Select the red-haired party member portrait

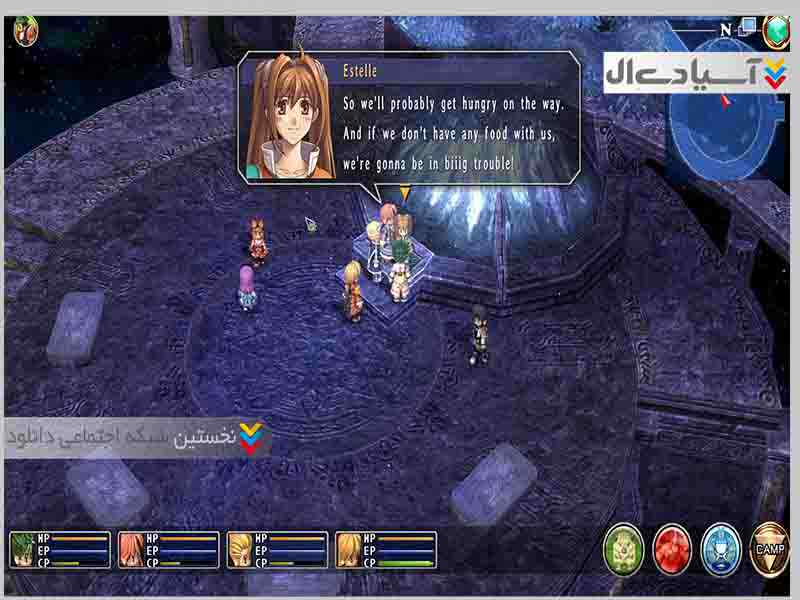(x=131, y=549)
